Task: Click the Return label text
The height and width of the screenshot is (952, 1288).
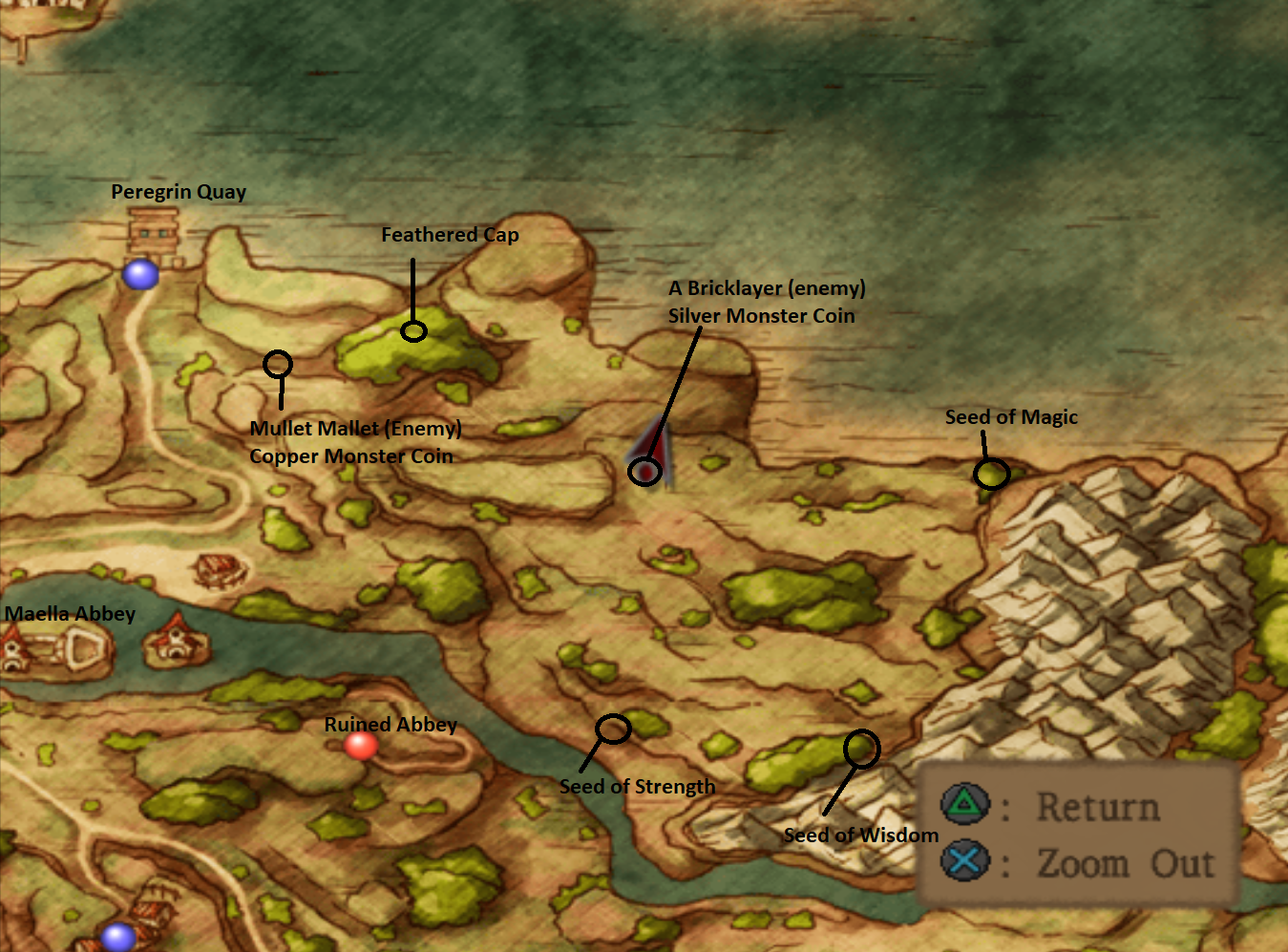Action: click(x=1099, y=805)
